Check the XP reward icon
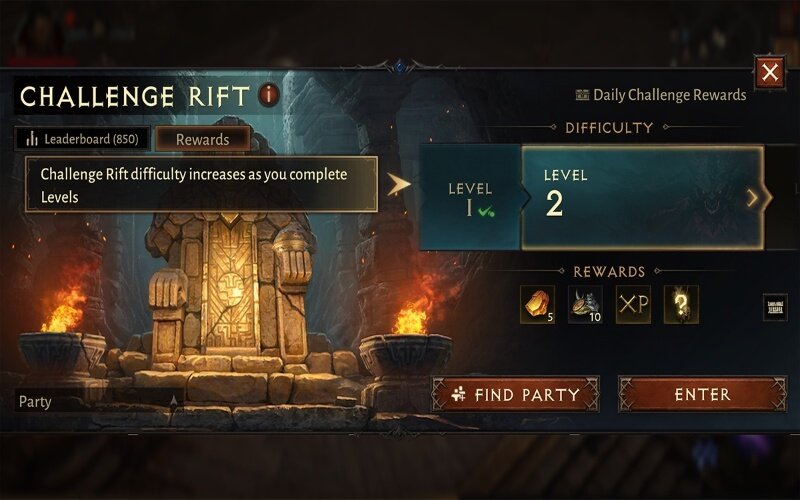This screenshot has width=800, height=500. point(633,304)
